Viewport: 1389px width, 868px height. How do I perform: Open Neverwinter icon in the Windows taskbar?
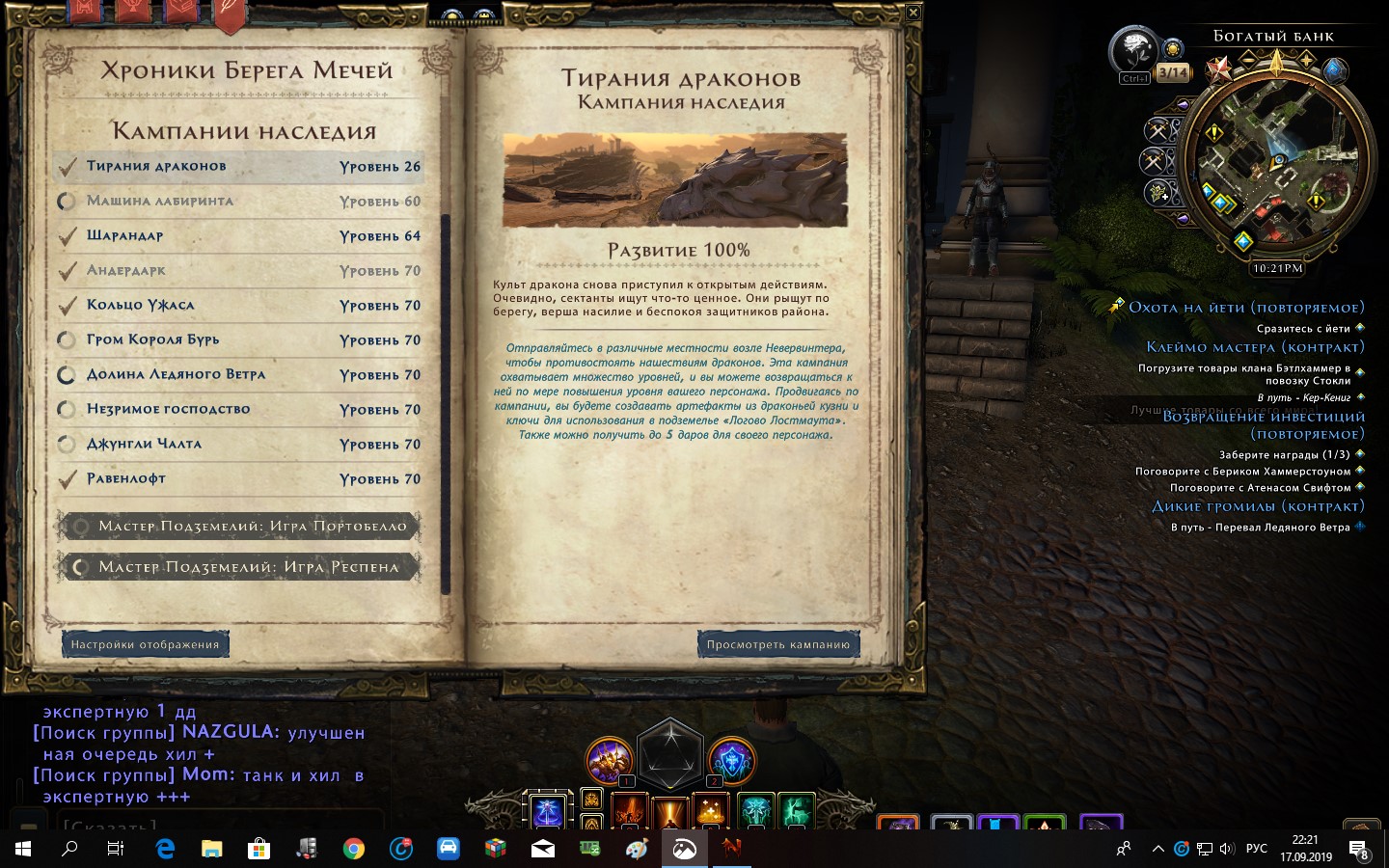(731, 850)
